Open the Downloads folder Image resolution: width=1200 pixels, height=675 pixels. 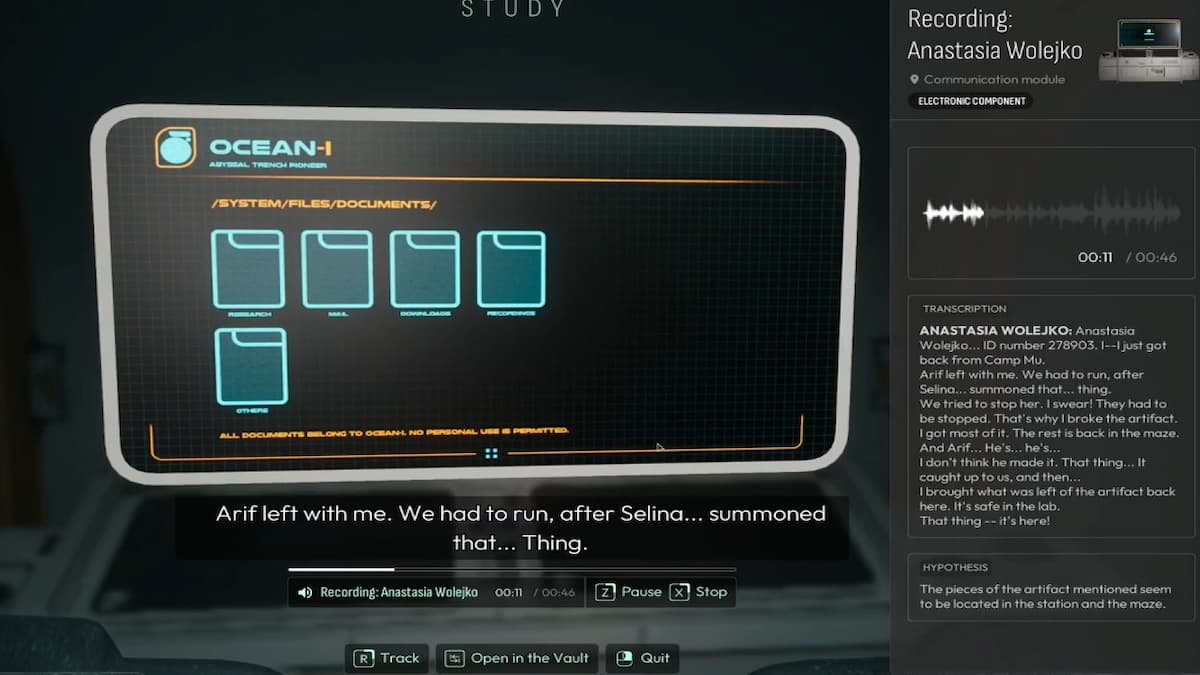[425, 268]
